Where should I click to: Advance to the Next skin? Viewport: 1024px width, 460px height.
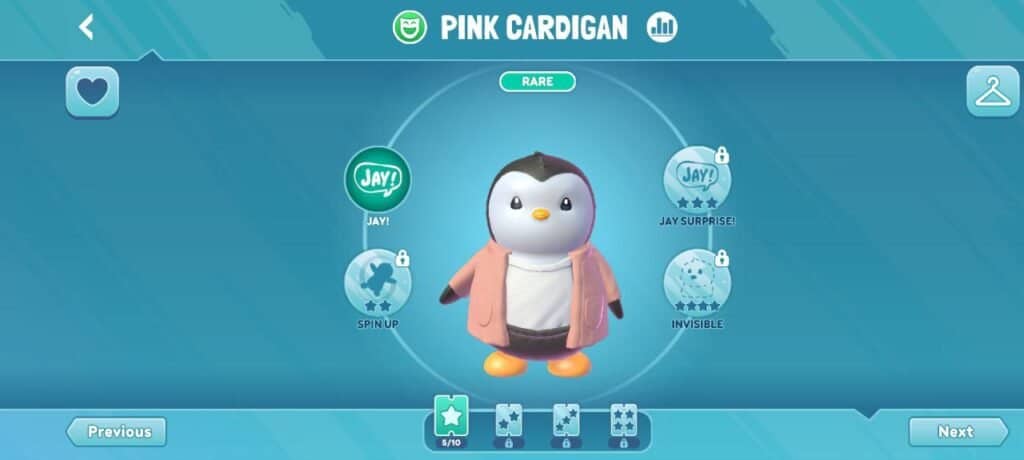click(957, 432)
